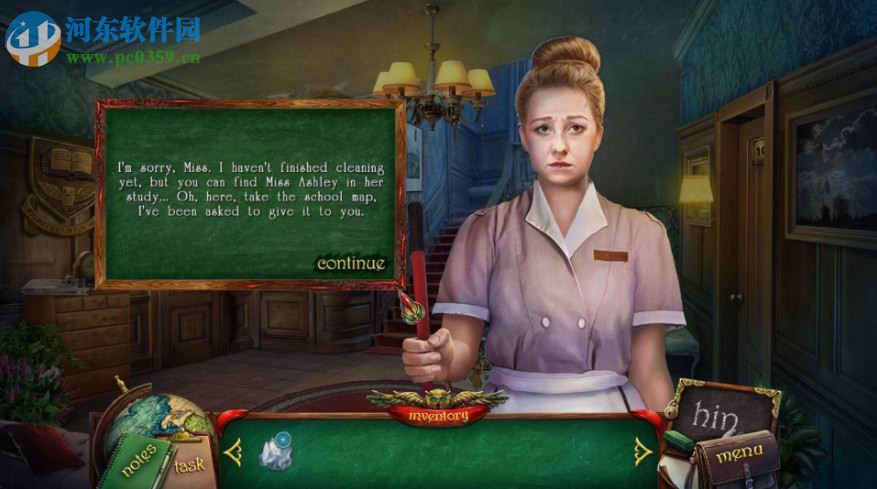Open the notes journal

pyautogui.click(x=136, y=458)
